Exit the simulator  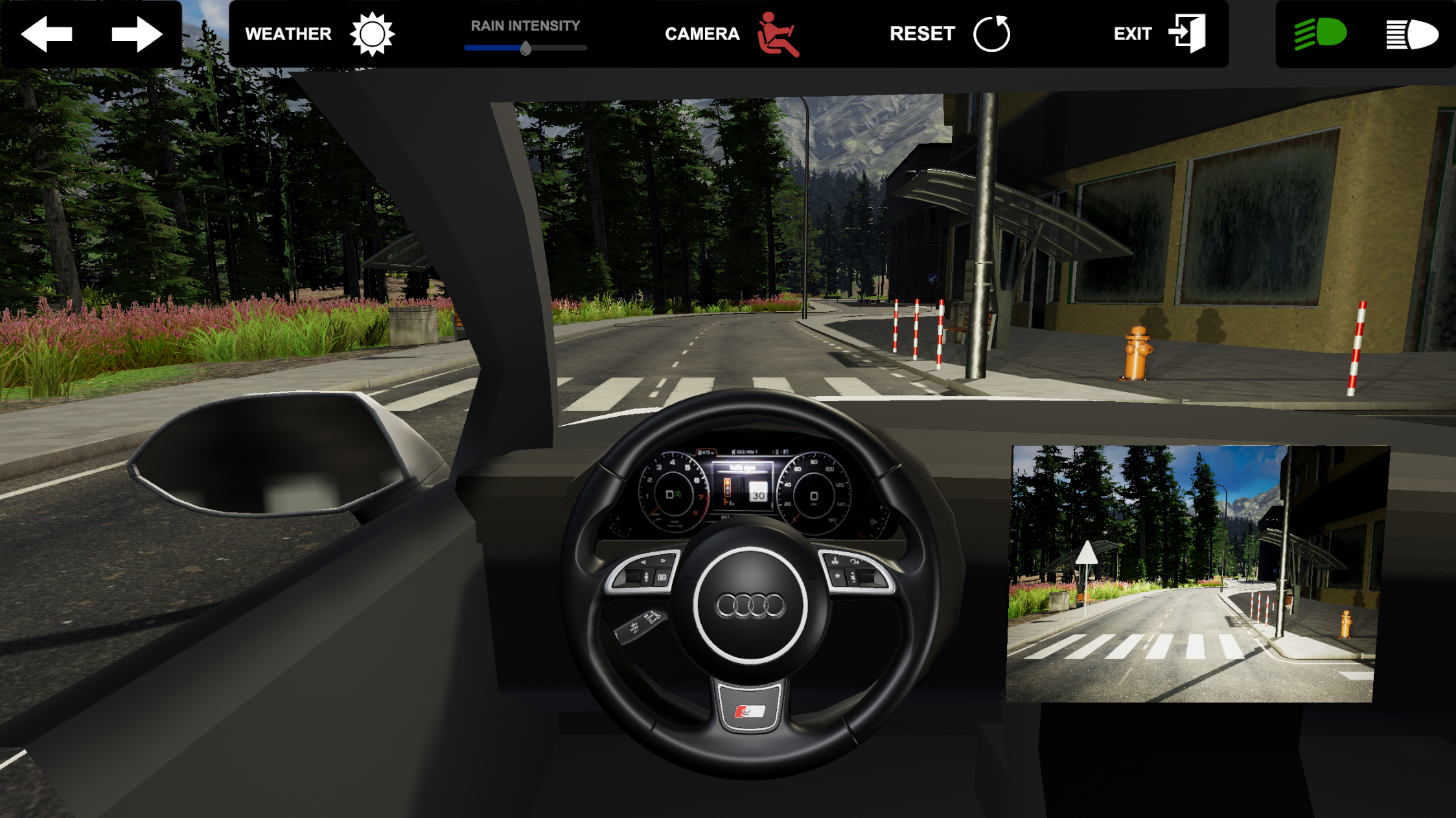coord(1187,34)
